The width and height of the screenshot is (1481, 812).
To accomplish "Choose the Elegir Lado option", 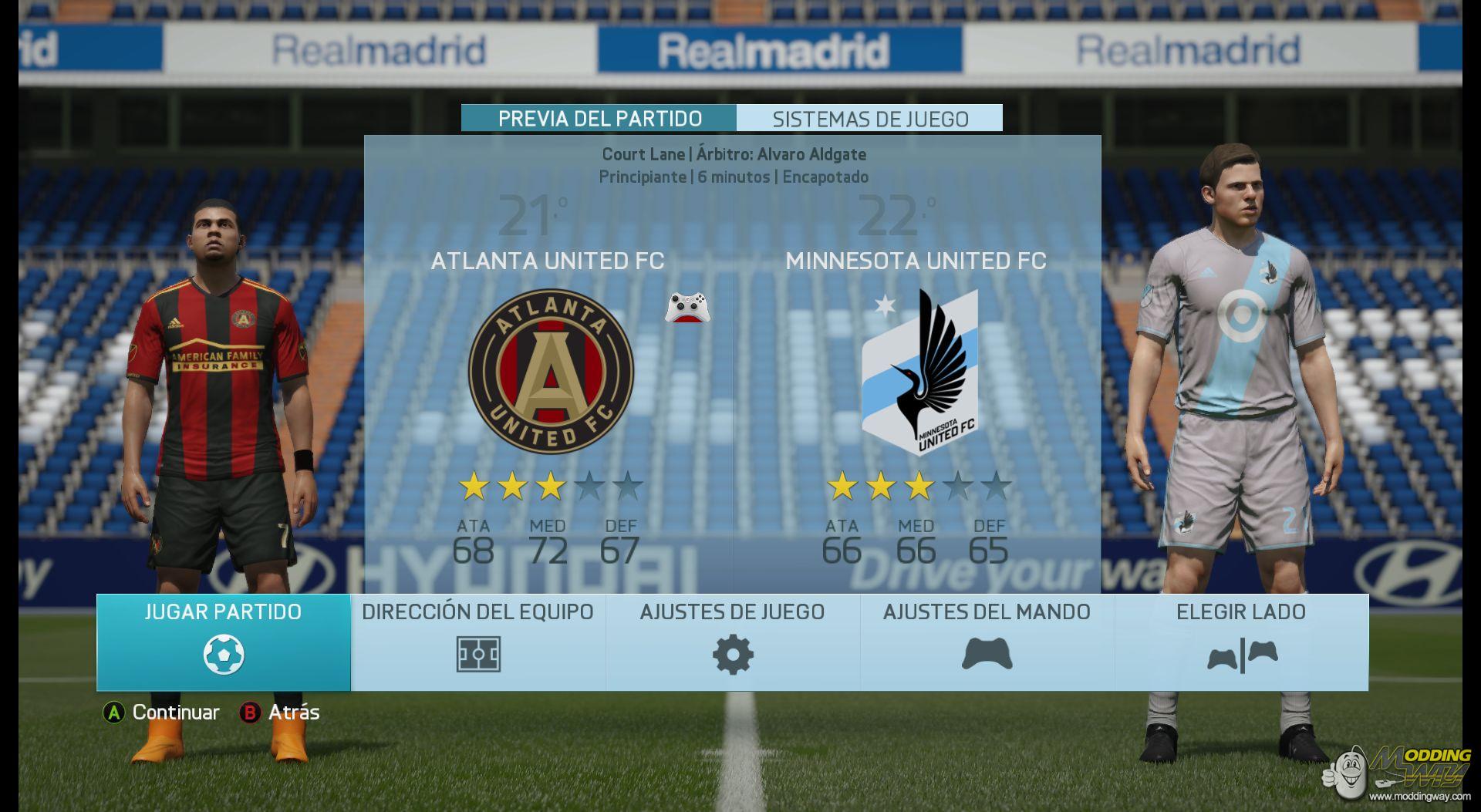I will click(1241, 642).
